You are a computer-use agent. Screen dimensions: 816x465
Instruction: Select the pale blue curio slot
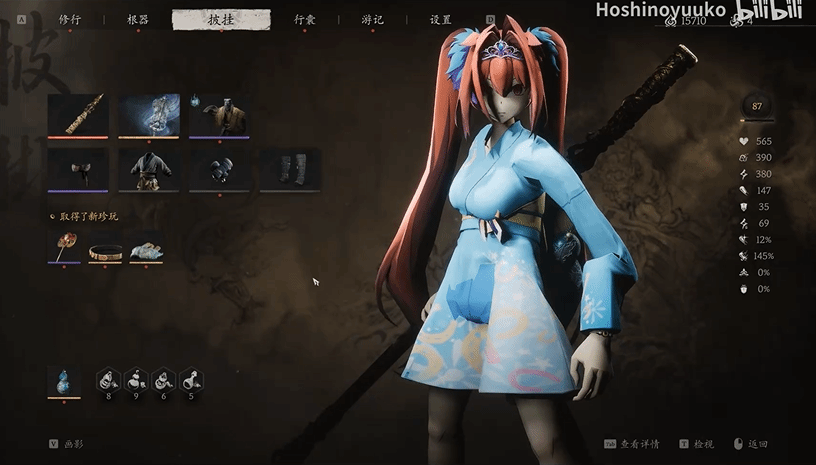point(146,246)
